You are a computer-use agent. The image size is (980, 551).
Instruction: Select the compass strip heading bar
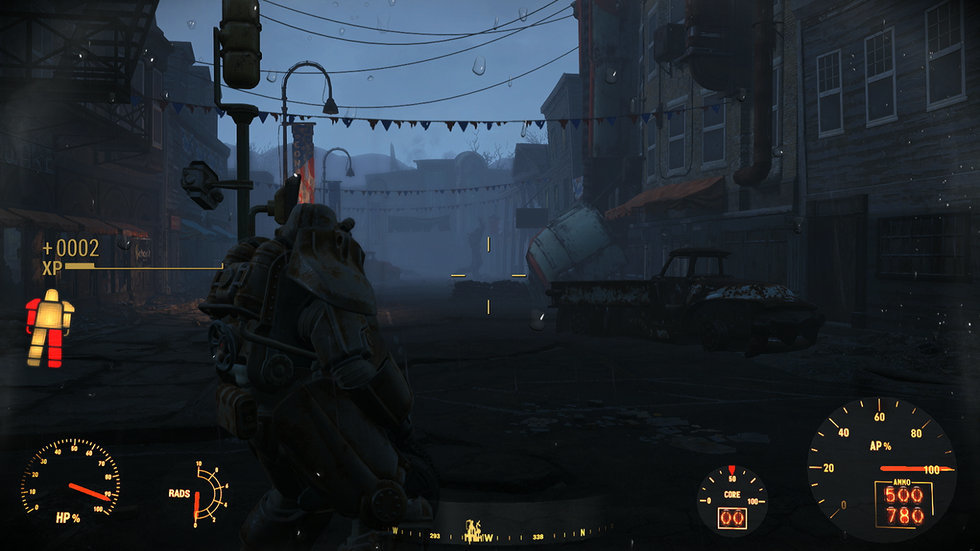(x=489, y=530)
